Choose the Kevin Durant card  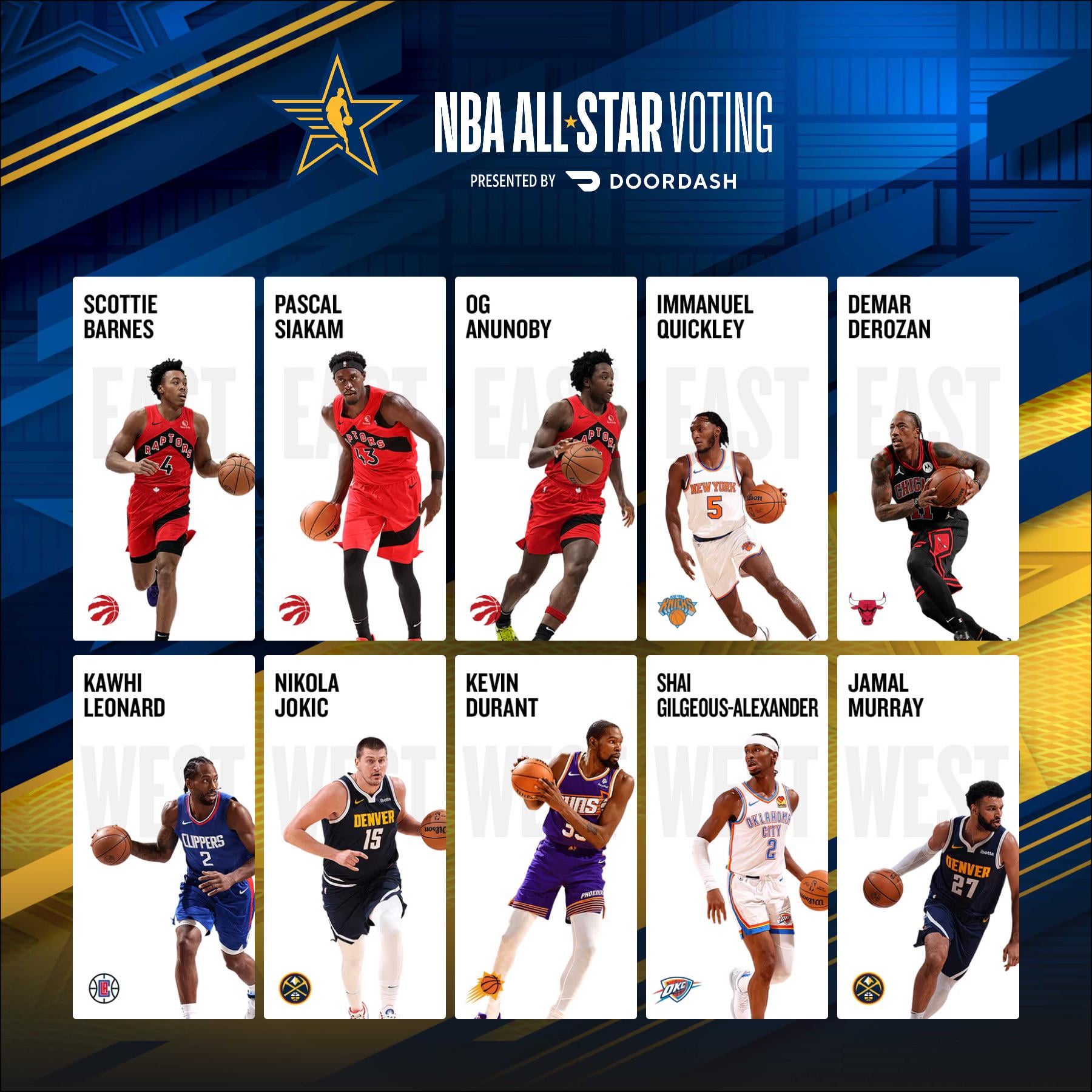(x=545, y=837)
